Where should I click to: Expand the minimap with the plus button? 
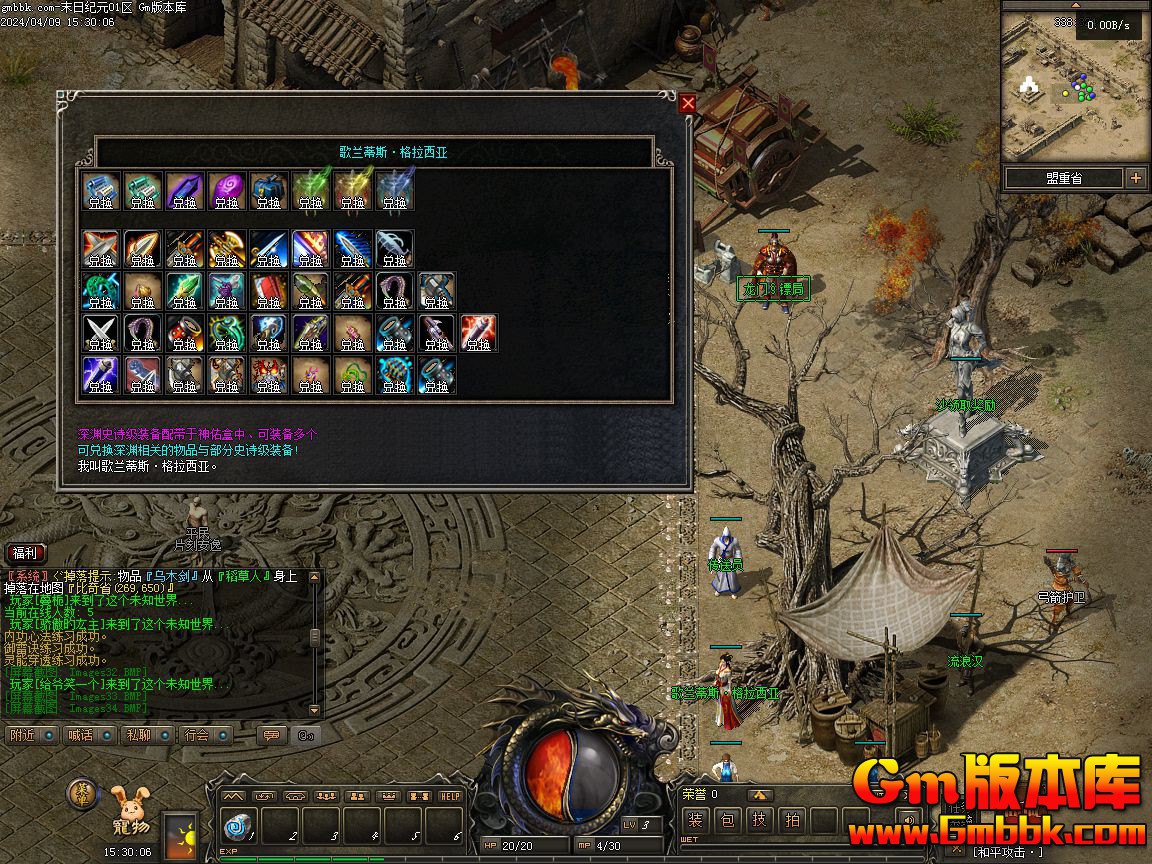1136,178
